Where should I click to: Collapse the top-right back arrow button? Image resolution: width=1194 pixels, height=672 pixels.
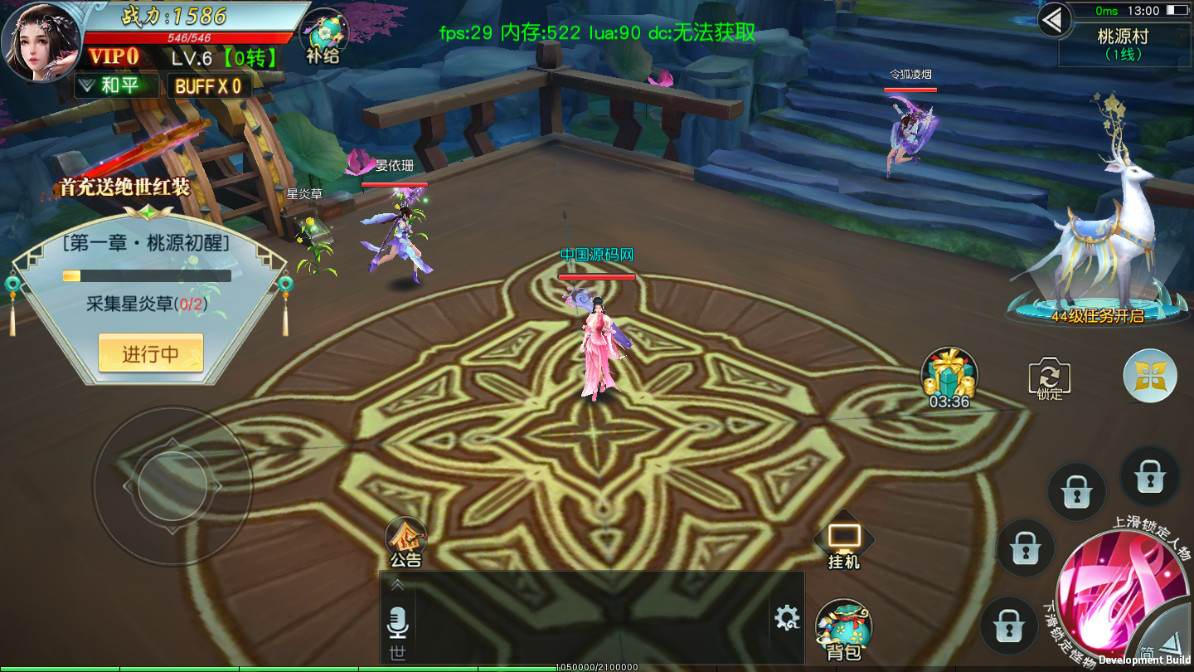tap(1053, 19)
